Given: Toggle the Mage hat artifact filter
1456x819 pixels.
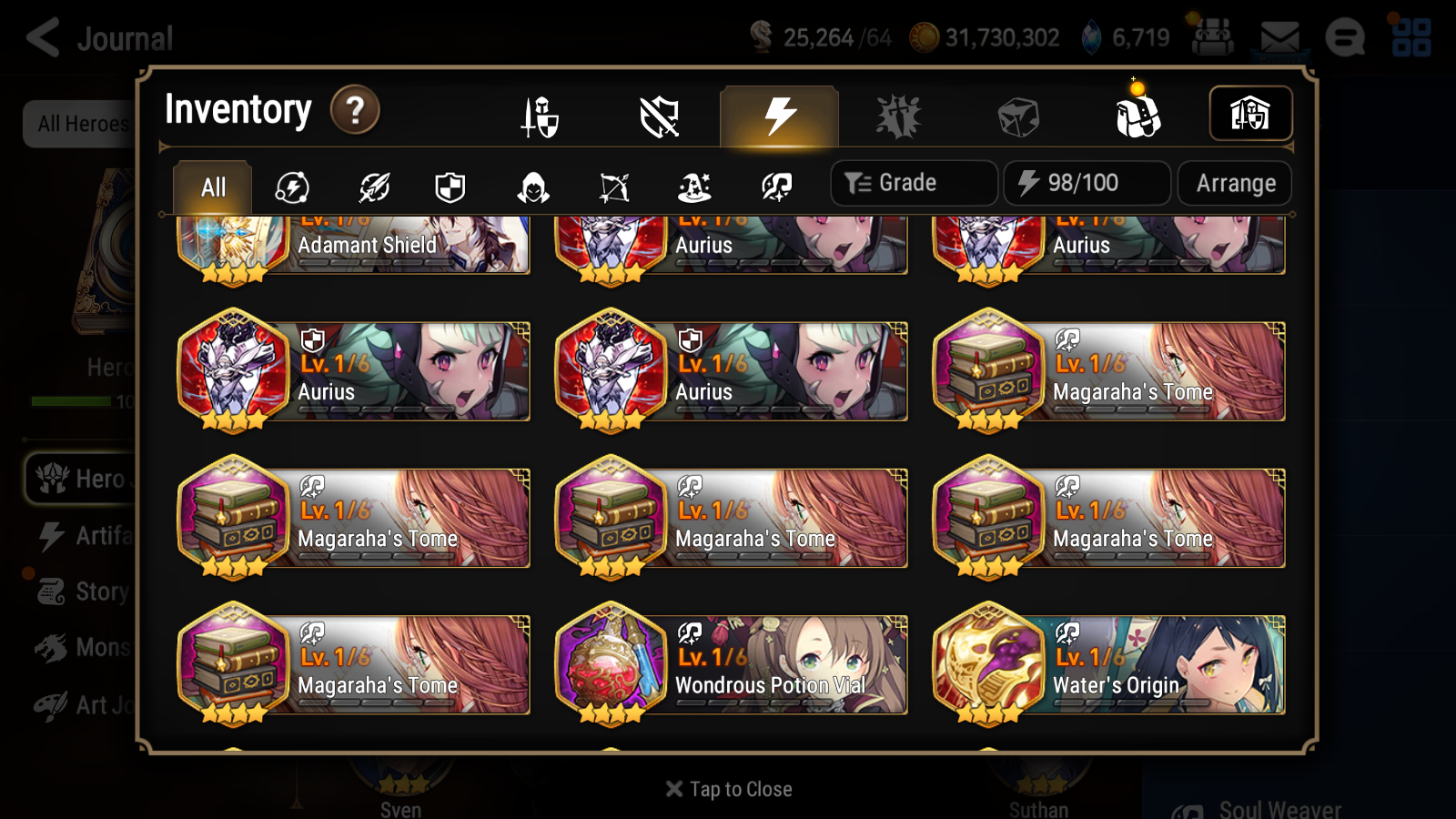Looking at the screenshot, I should 694,188.
